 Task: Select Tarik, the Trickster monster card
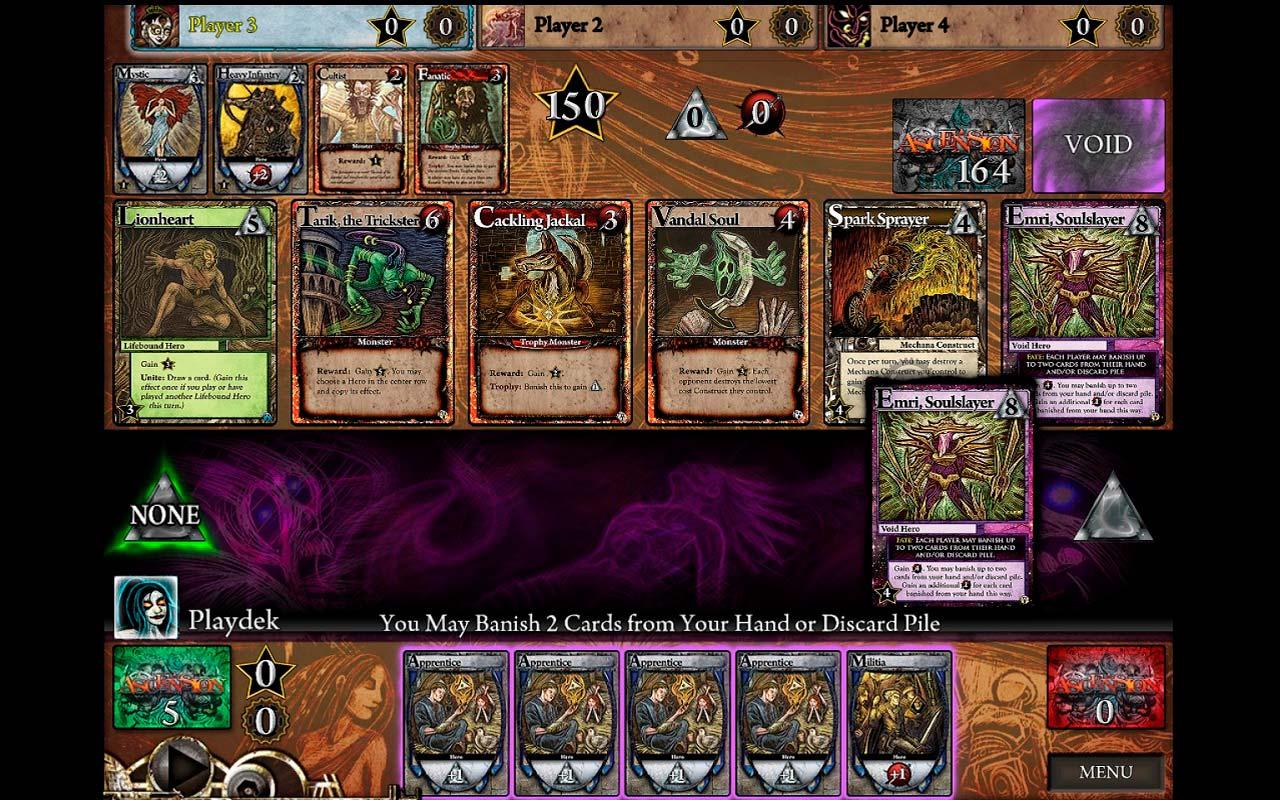(371, 312)
